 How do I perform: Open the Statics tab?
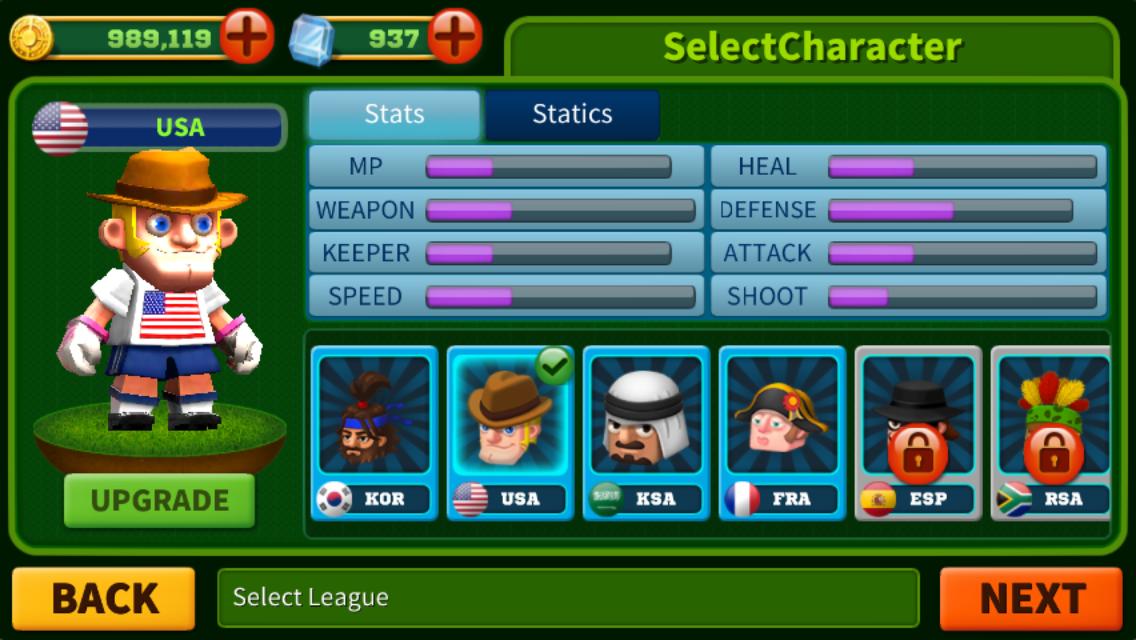[572, 114]
